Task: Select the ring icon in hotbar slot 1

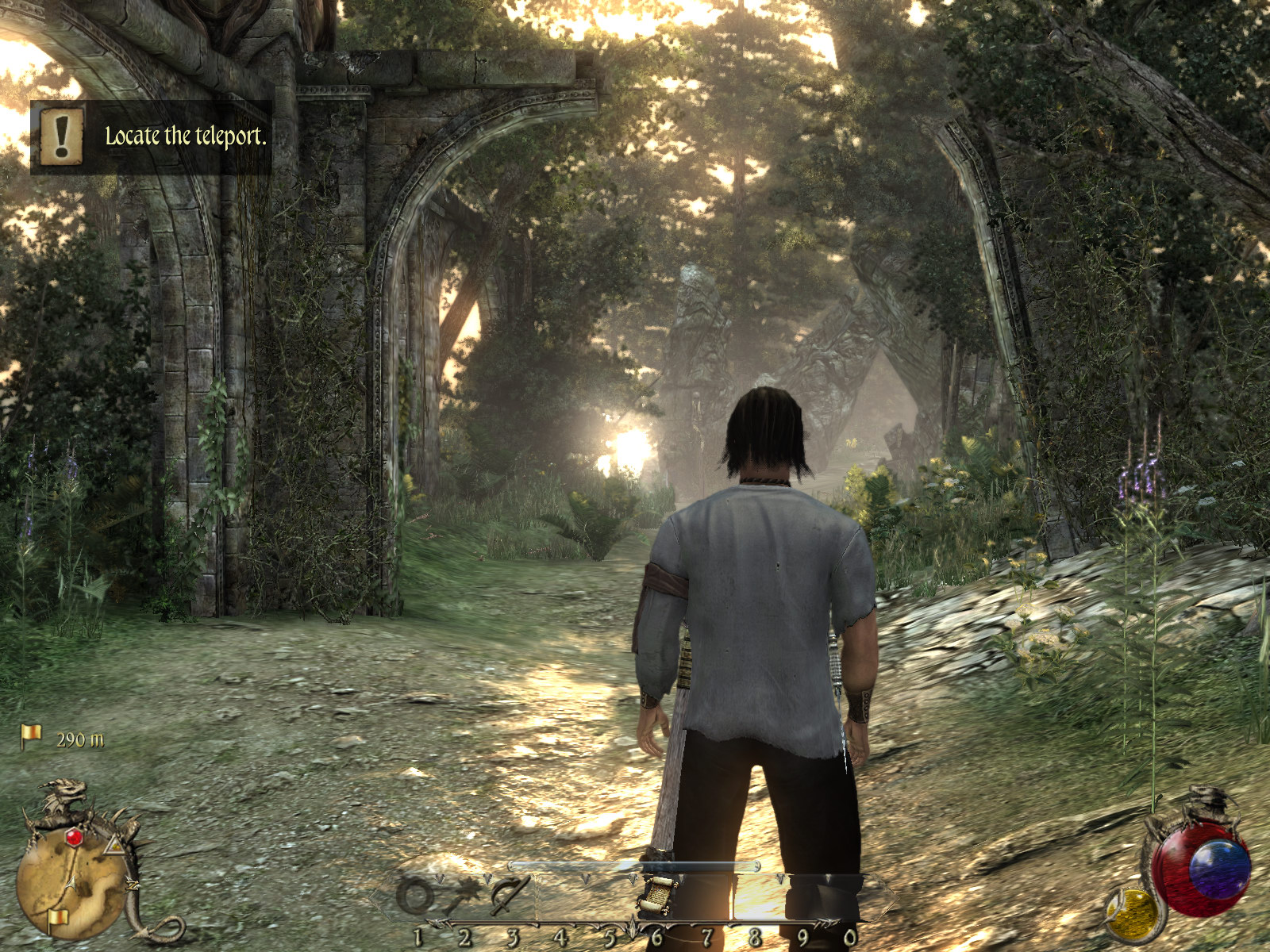Action: (414, 896)
